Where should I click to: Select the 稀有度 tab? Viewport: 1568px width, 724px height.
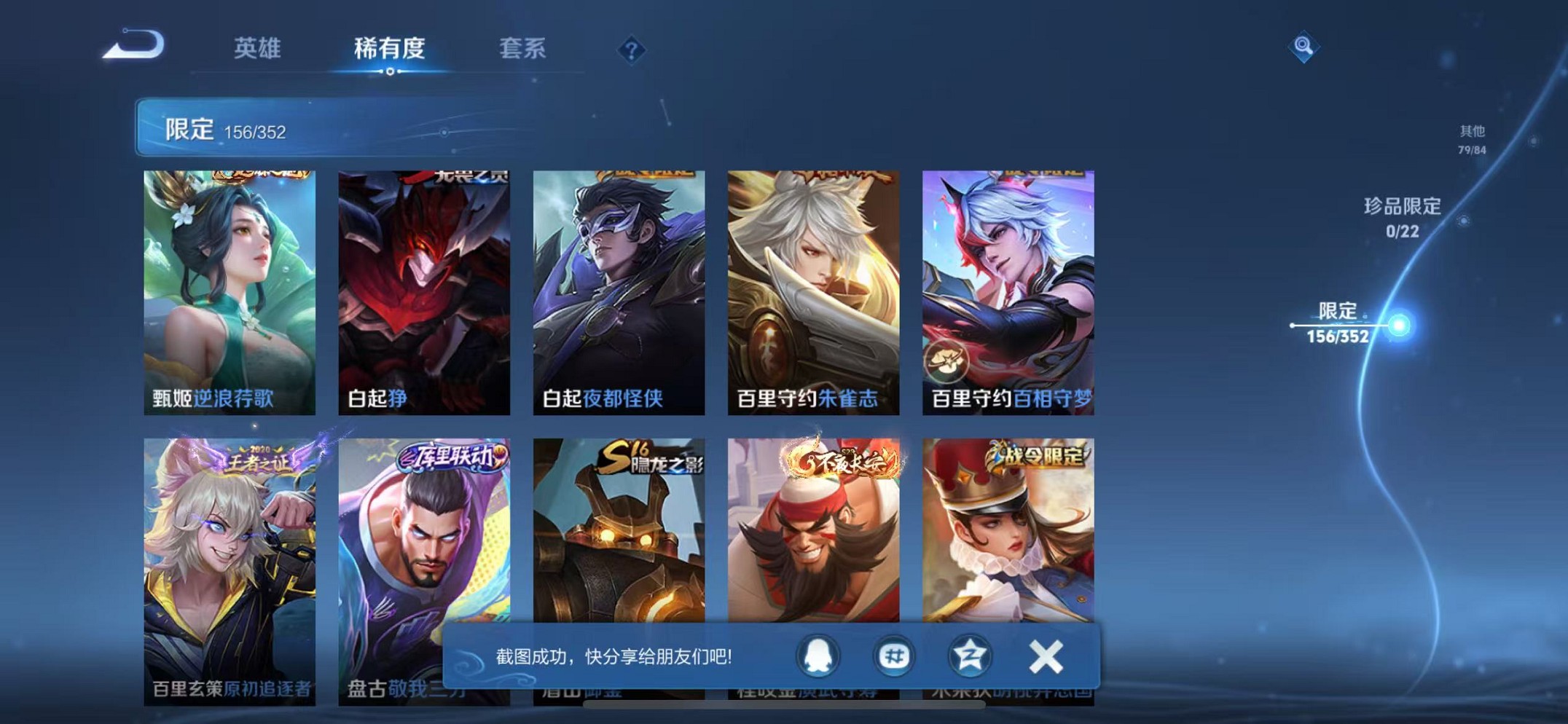click(388, 47)
